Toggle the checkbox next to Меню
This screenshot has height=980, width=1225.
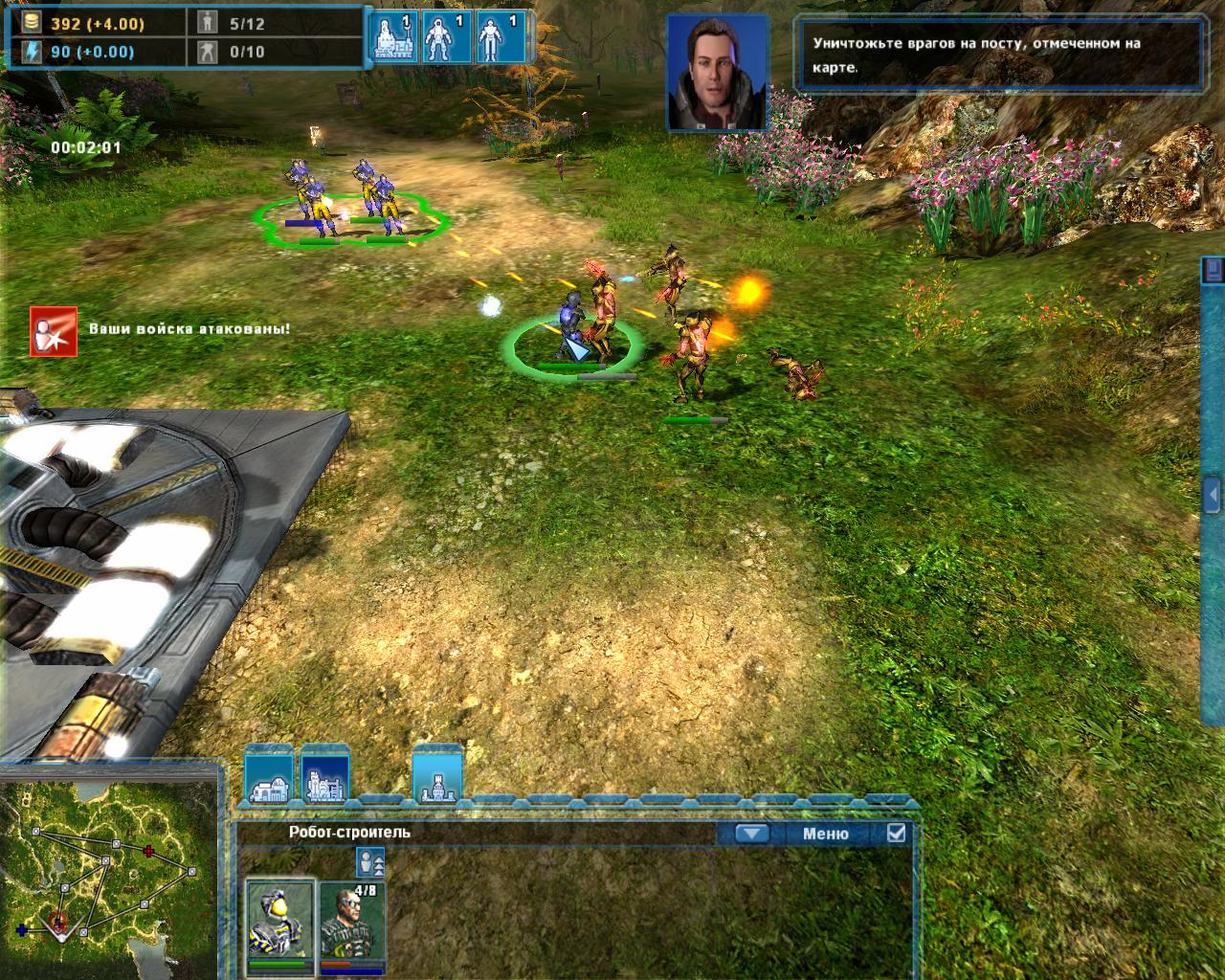pos(896,833)
